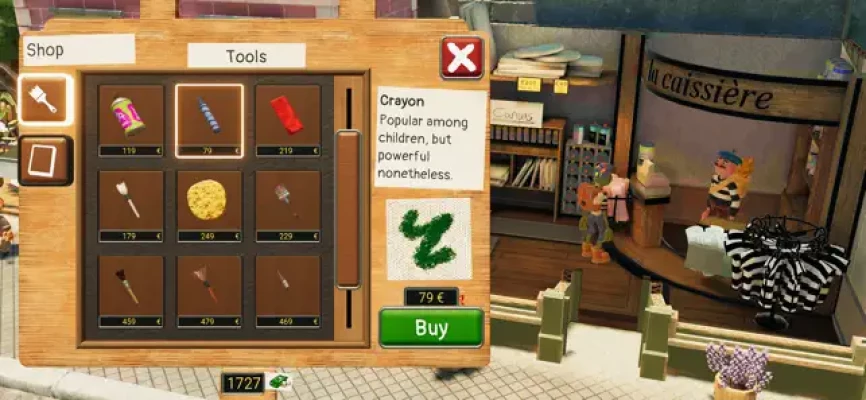Click the shop item list scrollbar handle
The width and height of the screenshot is (866, 400).
[348, 208]
